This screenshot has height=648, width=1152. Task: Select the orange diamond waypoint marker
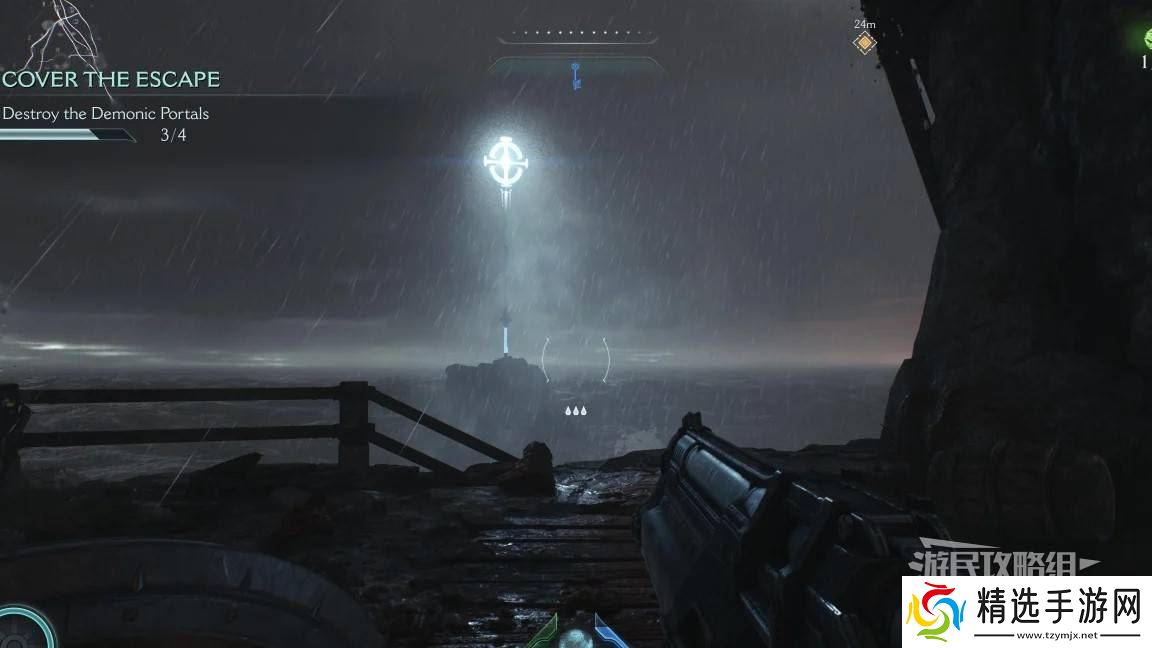click(864, 43)
